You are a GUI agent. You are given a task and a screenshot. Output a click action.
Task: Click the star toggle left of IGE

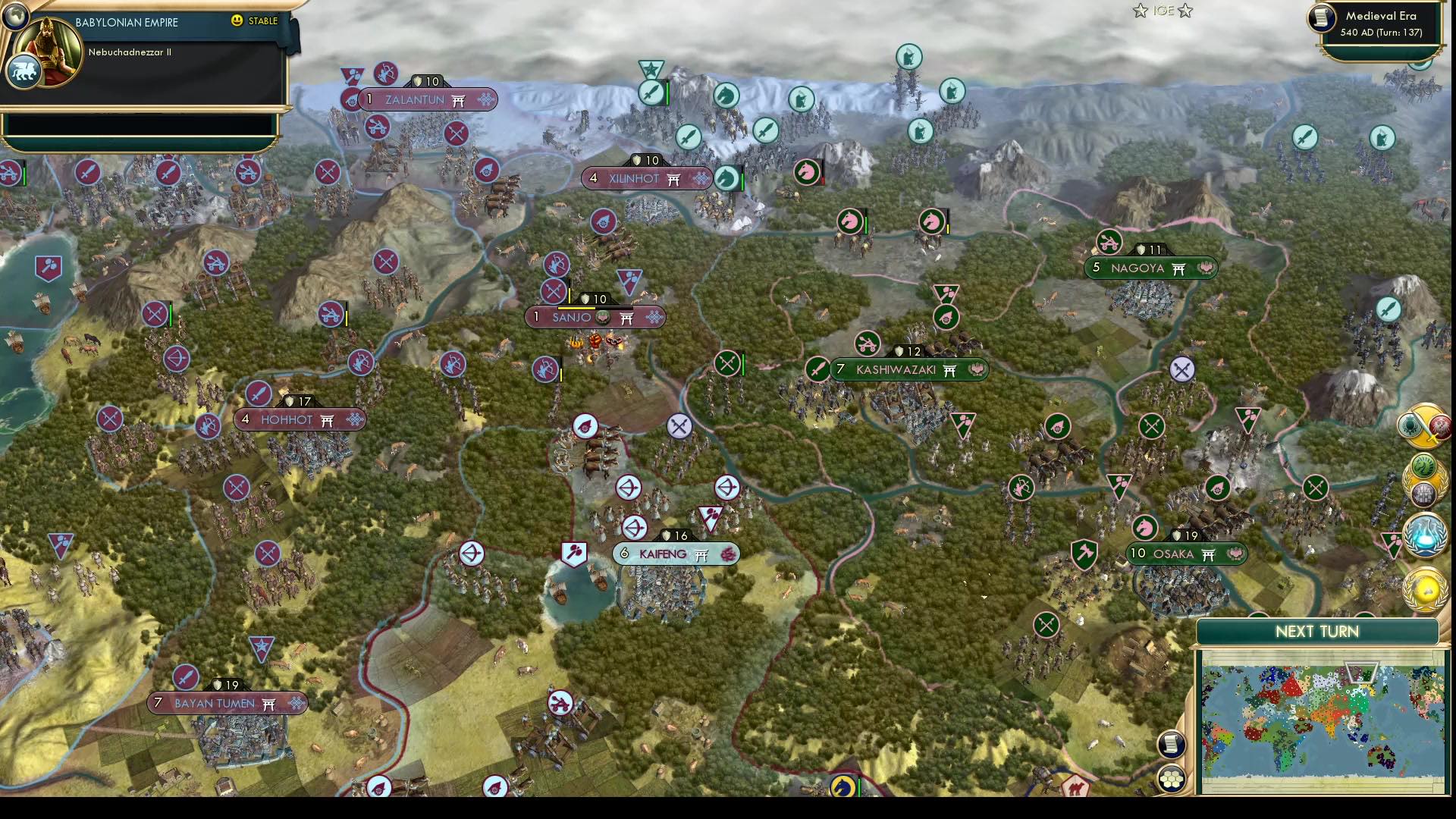[x=1140, y=11]
